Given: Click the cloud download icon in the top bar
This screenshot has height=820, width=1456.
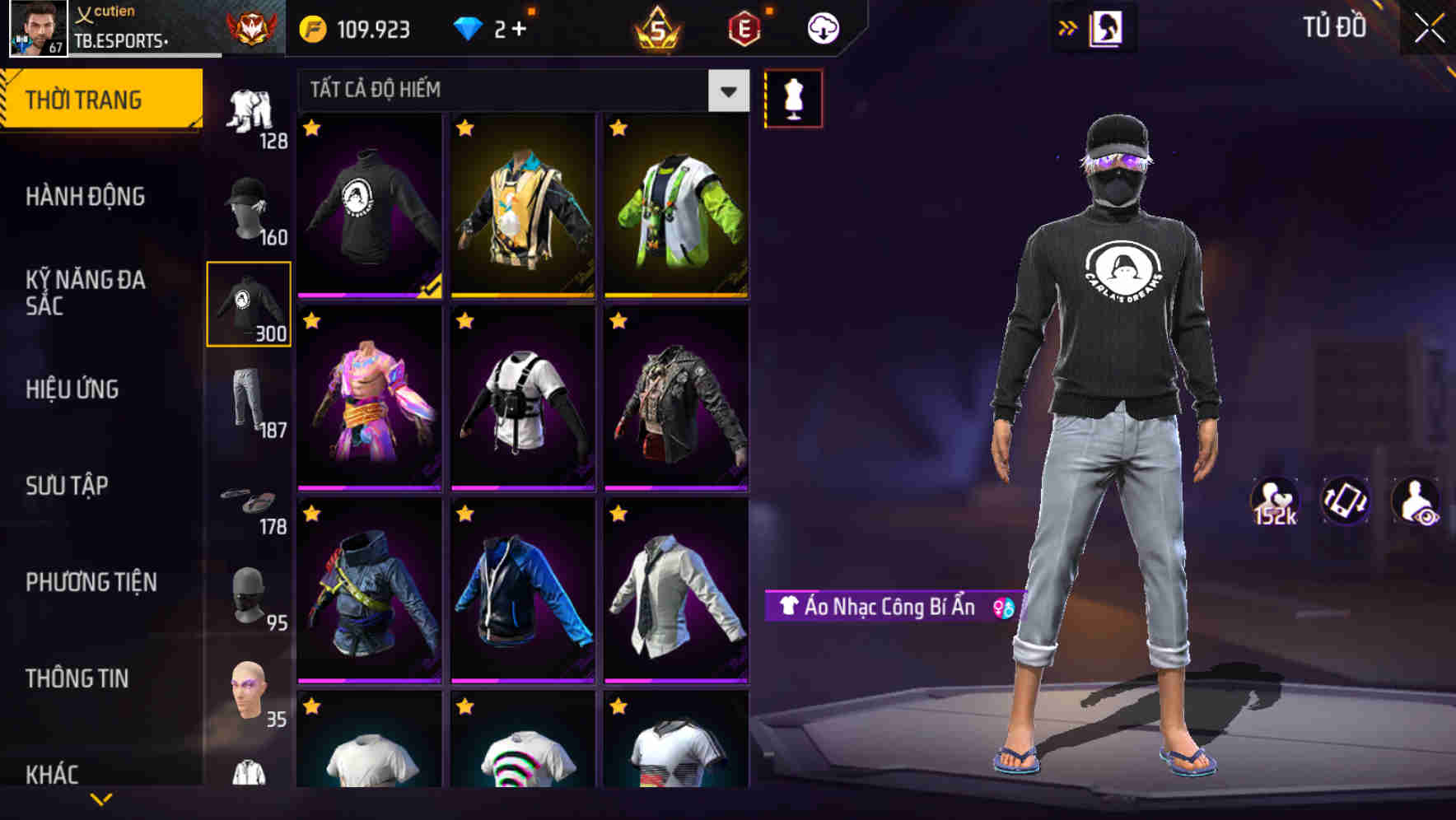Looking at the screenshot, I should click(823, 27).
